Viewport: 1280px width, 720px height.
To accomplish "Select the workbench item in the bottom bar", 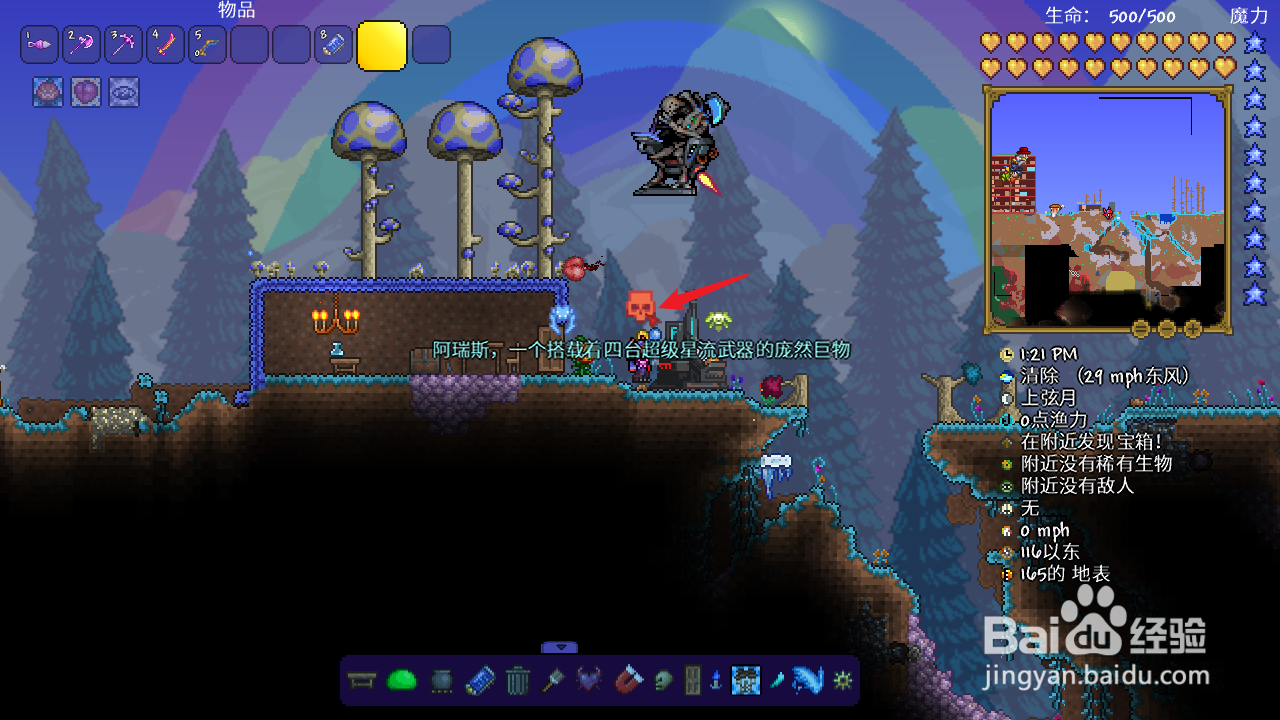I will tap(361, 681).
